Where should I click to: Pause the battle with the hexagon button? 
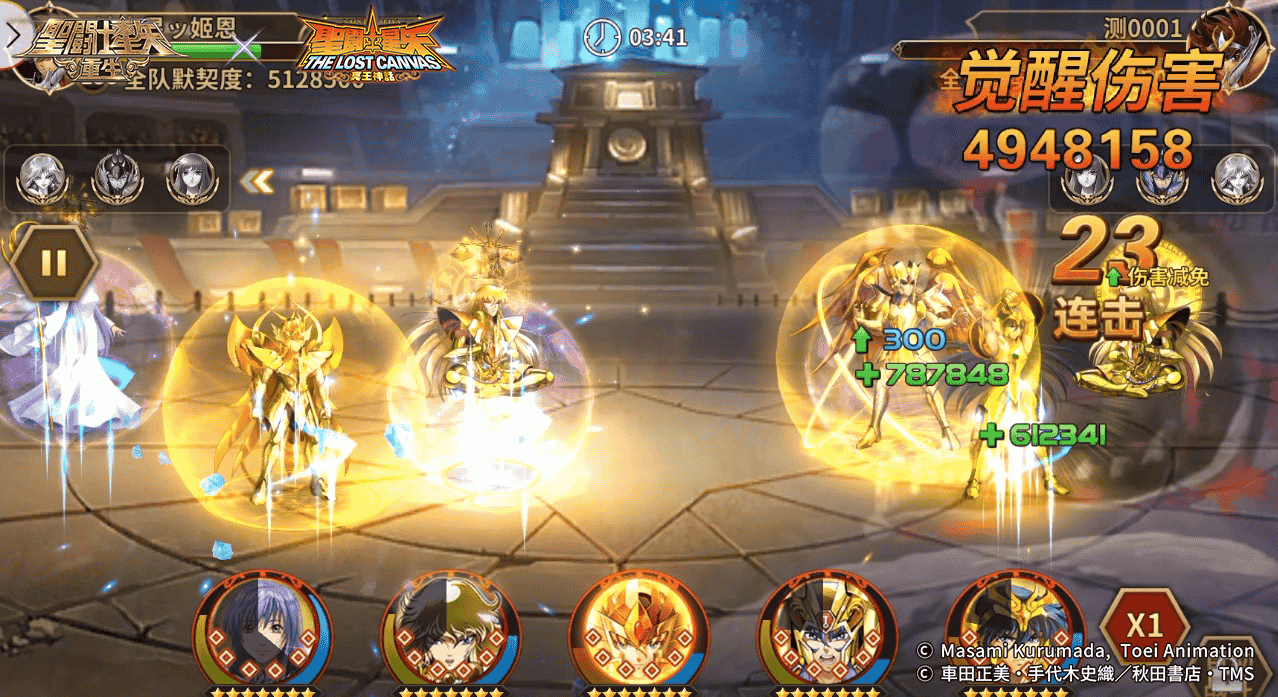click(54, 263)
